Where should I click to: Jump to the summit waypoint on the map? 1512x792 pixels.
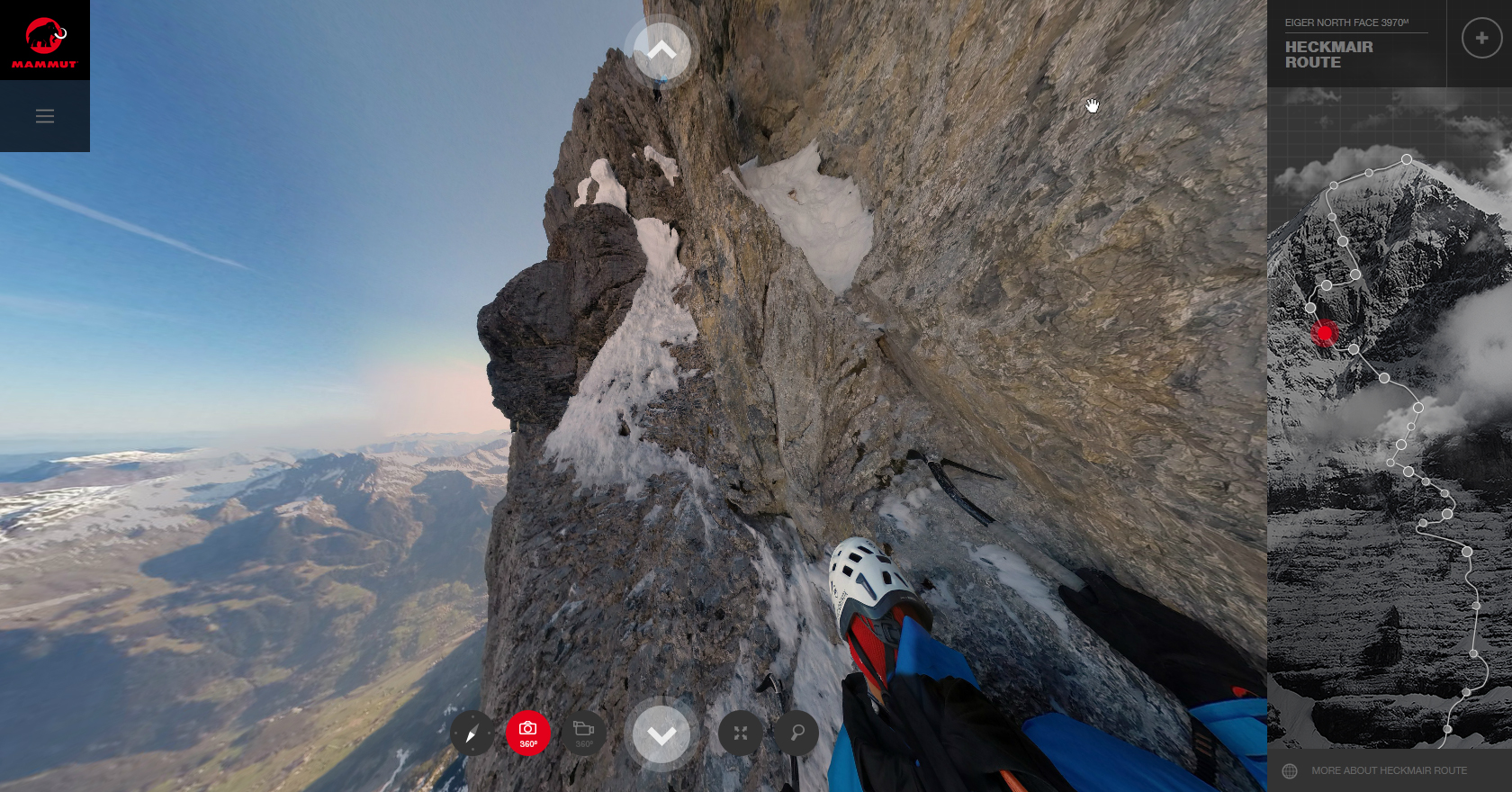click(1406, 159)
